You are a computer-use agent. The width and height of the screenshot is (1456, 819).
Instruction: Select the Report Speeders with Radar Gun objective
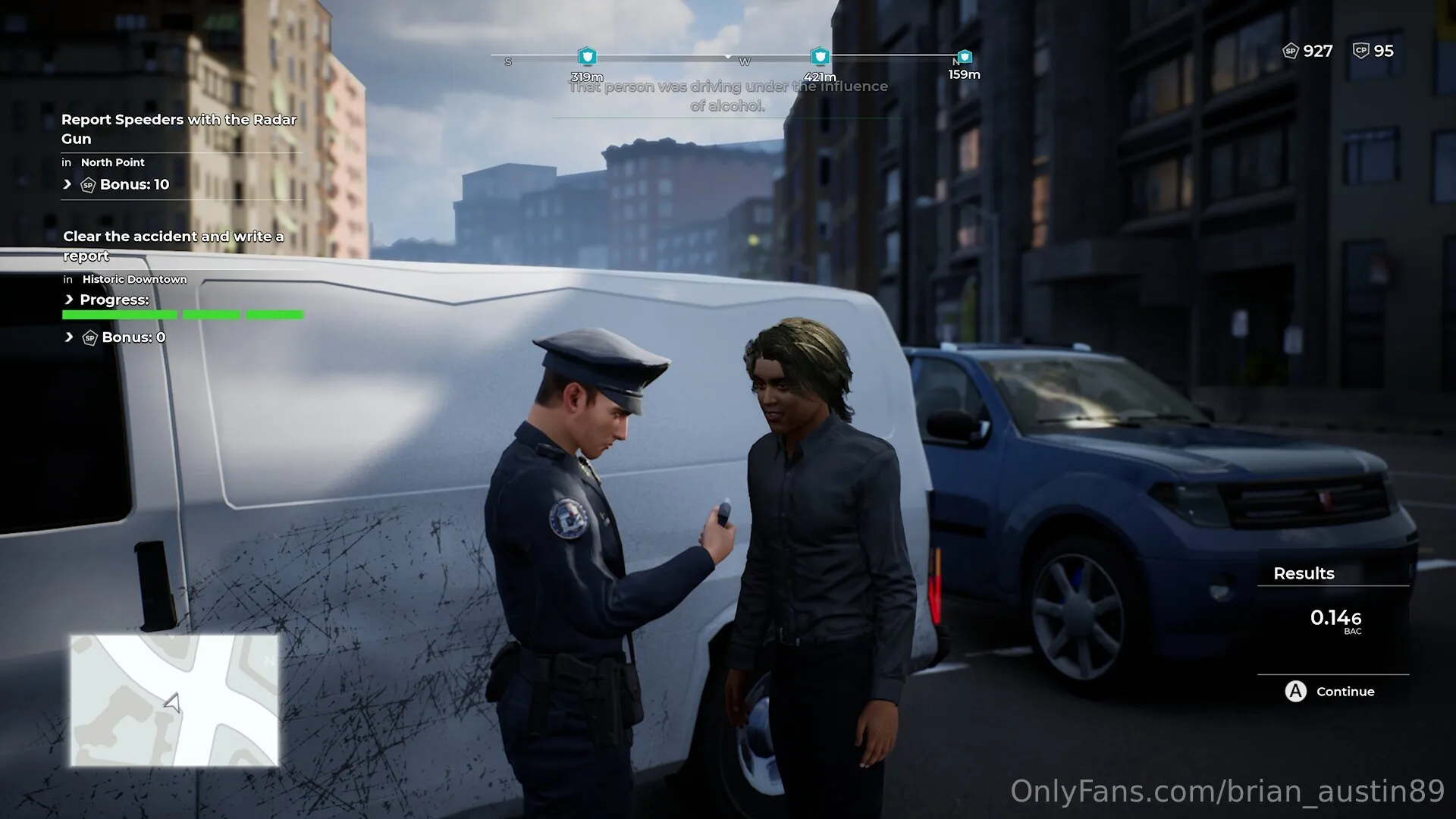[179, 129]
